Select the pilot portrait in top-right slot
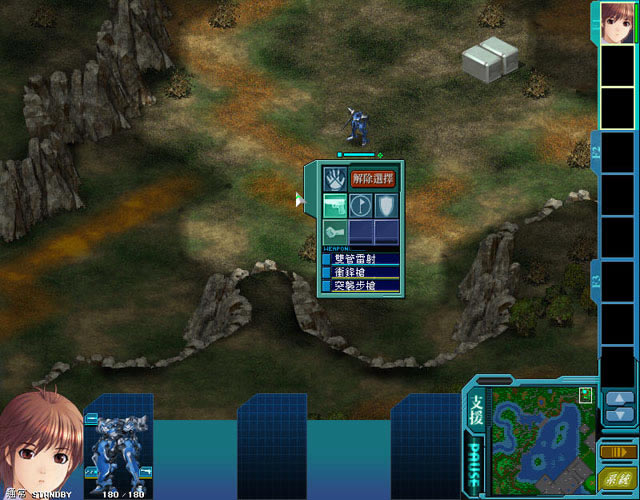 pos(619,21)
